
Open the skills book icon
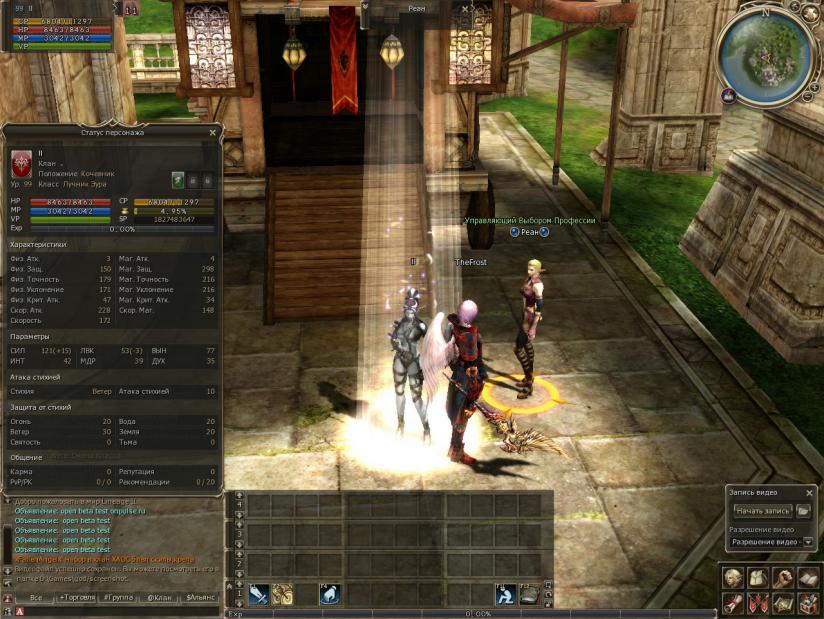[808, 579]
